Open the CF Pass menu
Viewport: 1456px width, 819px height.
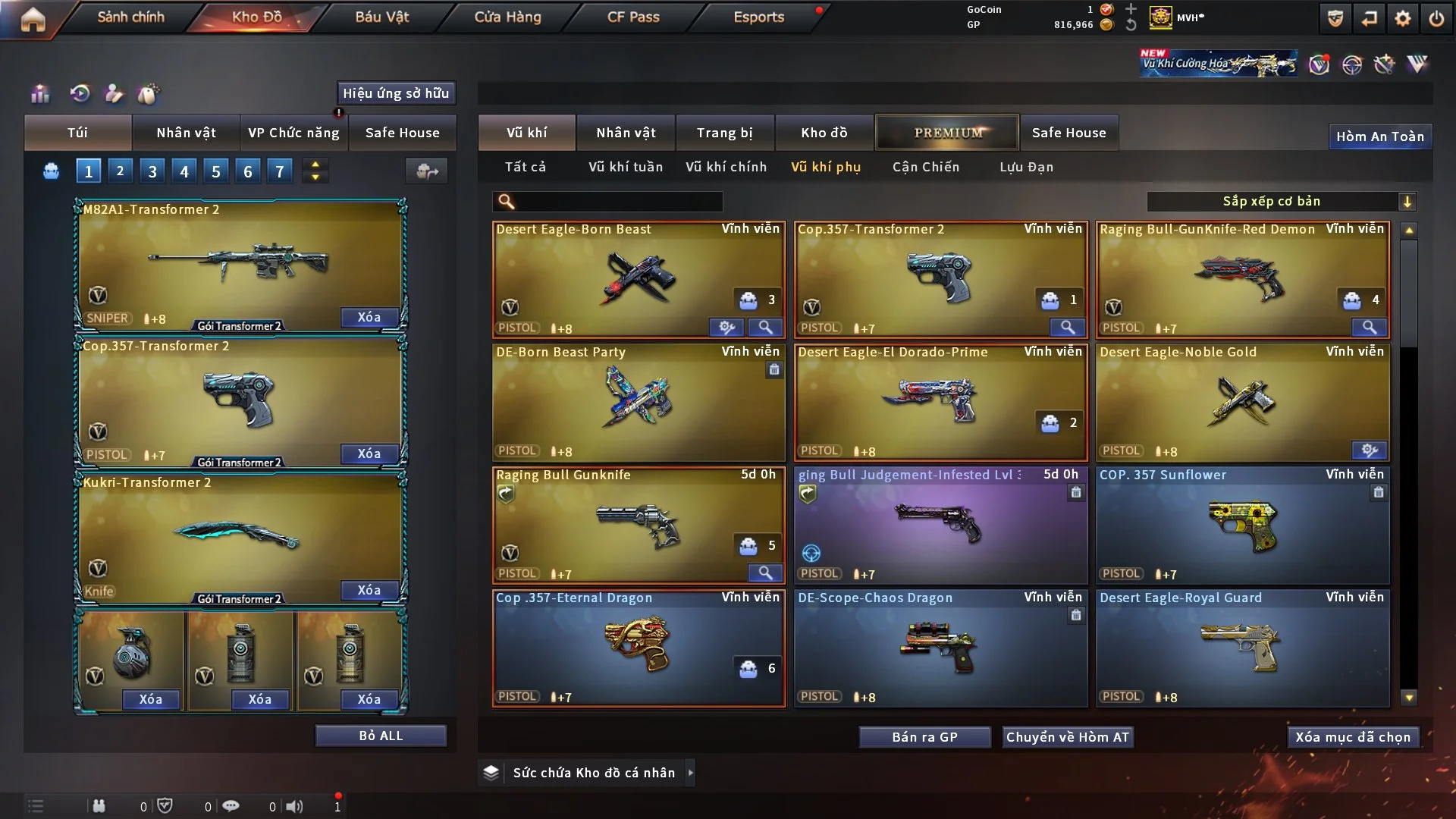pyautogui.click(x=633, y=17)
